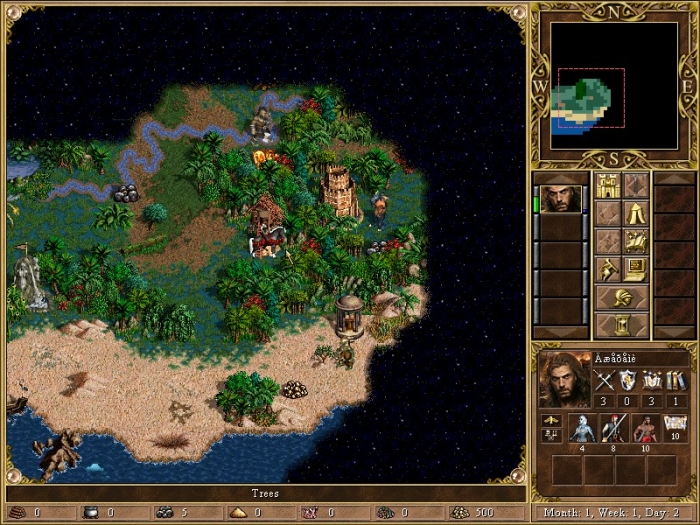Open the Kingdom Overview castle button
This screenshot has height=525, width=700.
point(608,185)
